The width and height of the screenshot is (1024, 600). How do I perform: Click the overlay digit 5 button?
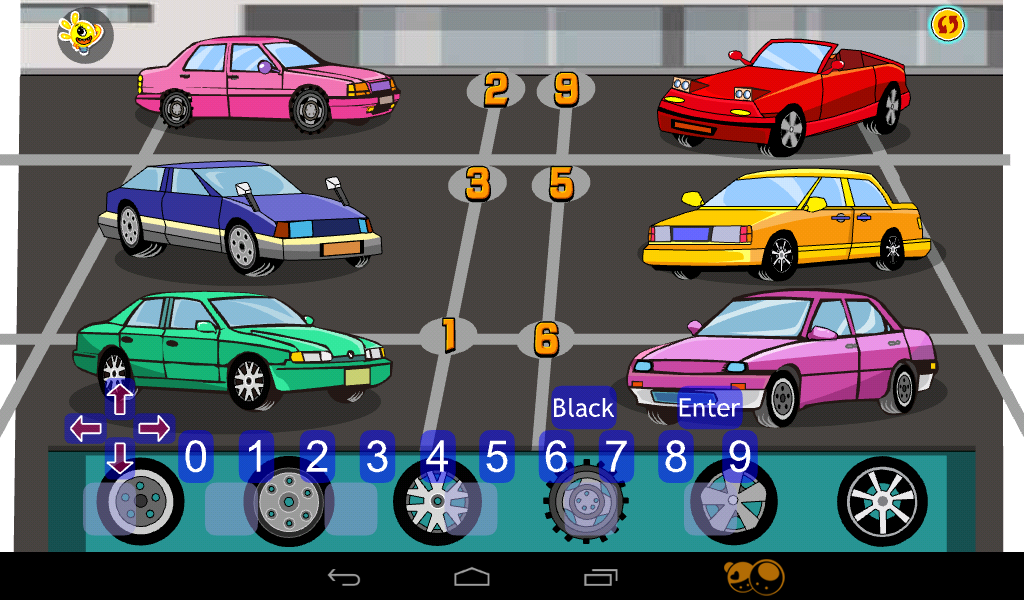tap(496, 457)
